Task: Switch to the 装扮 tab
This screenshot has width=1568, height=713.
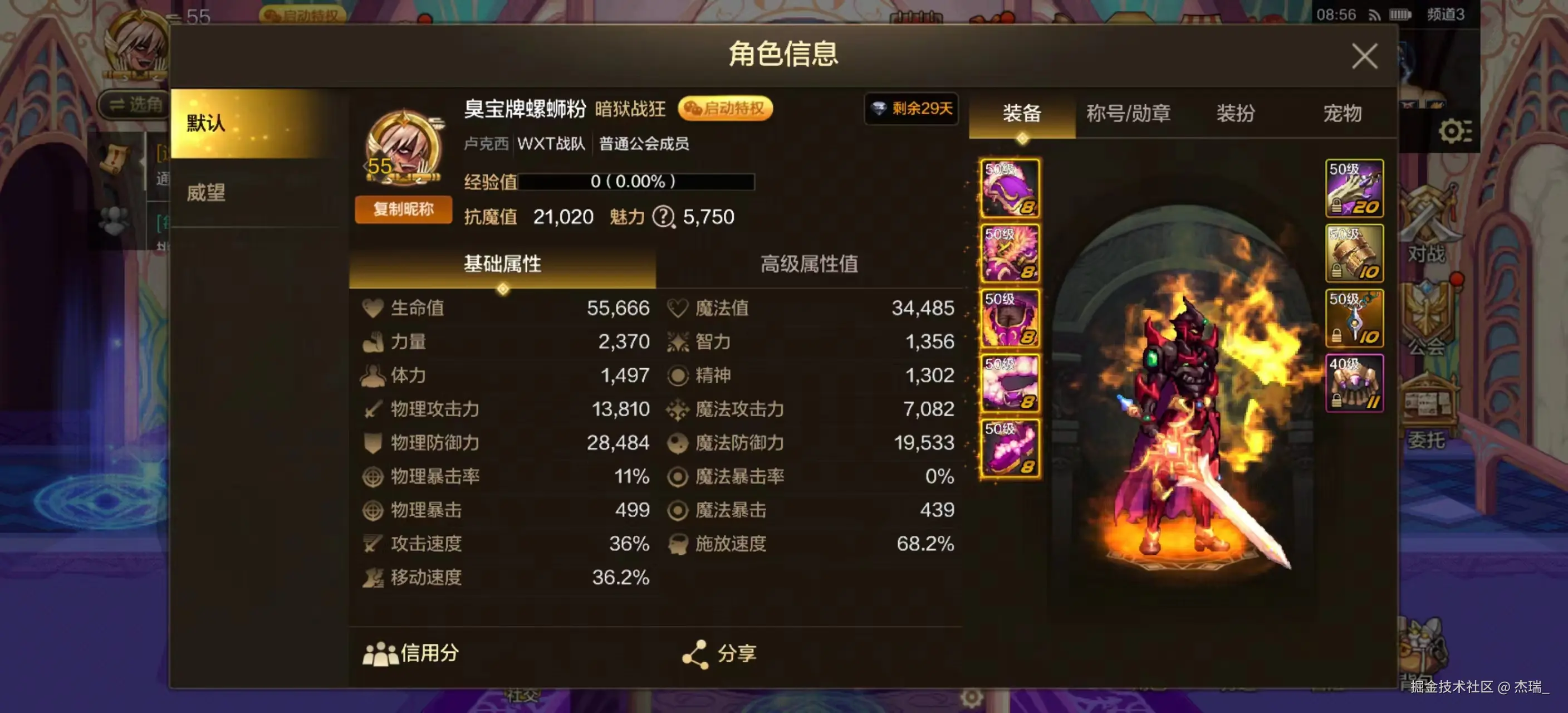Action: coord(1236,114)
